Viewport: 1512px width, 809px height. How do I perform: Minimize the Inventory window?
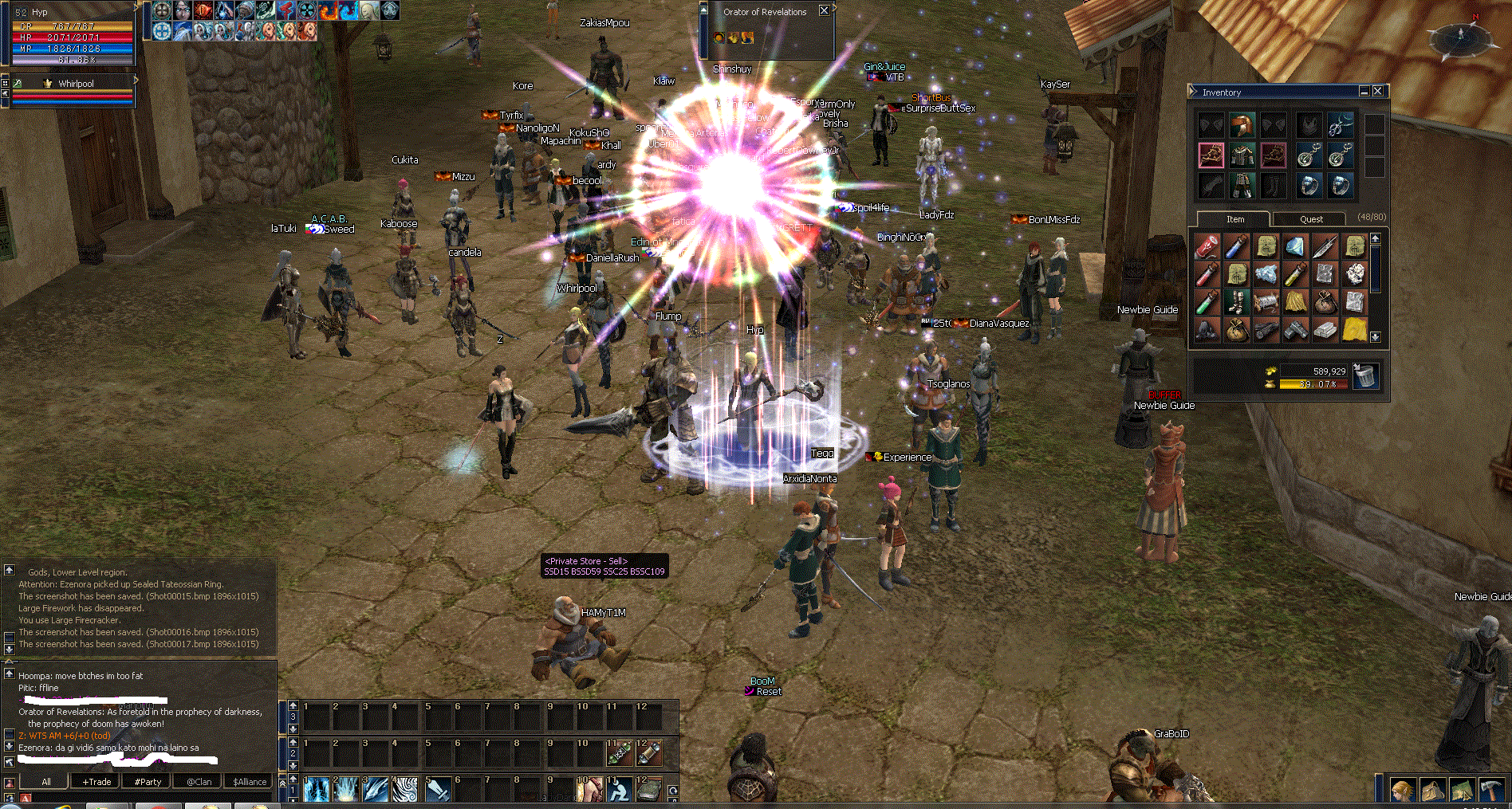pos(1364,92)
